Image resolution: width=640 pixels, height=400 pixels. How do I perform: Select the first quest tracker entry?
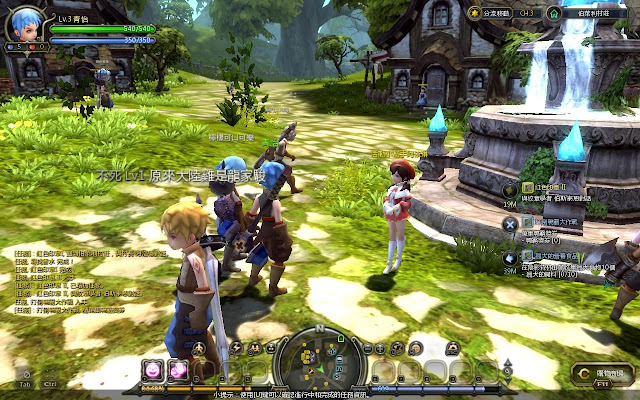[x=548, y=188]
